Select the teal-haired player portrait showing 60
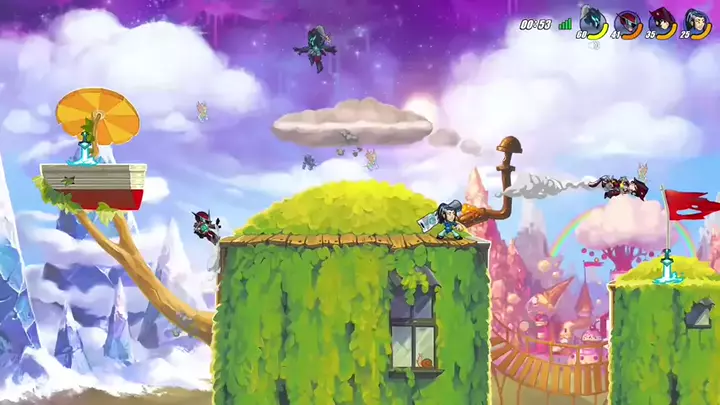 [x=591, y=21]
